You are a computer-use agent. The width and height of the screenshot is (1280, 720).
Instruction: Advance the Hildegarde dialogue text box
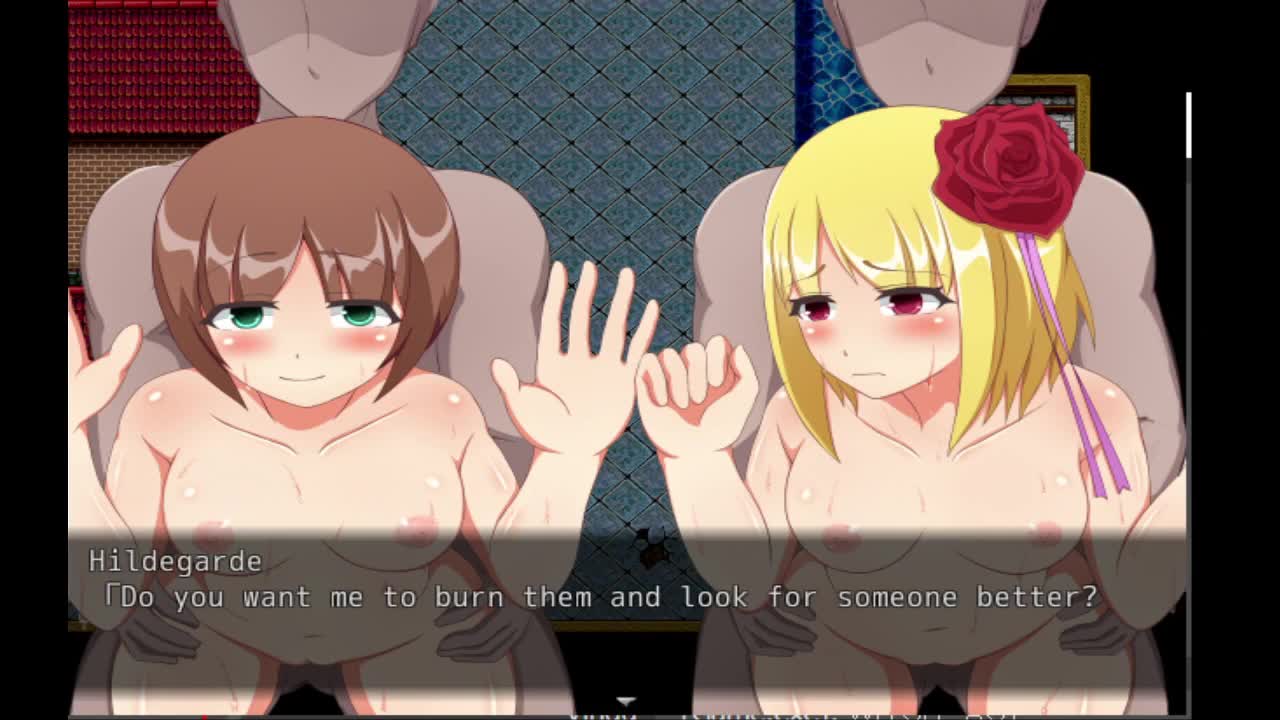[627, 580]
